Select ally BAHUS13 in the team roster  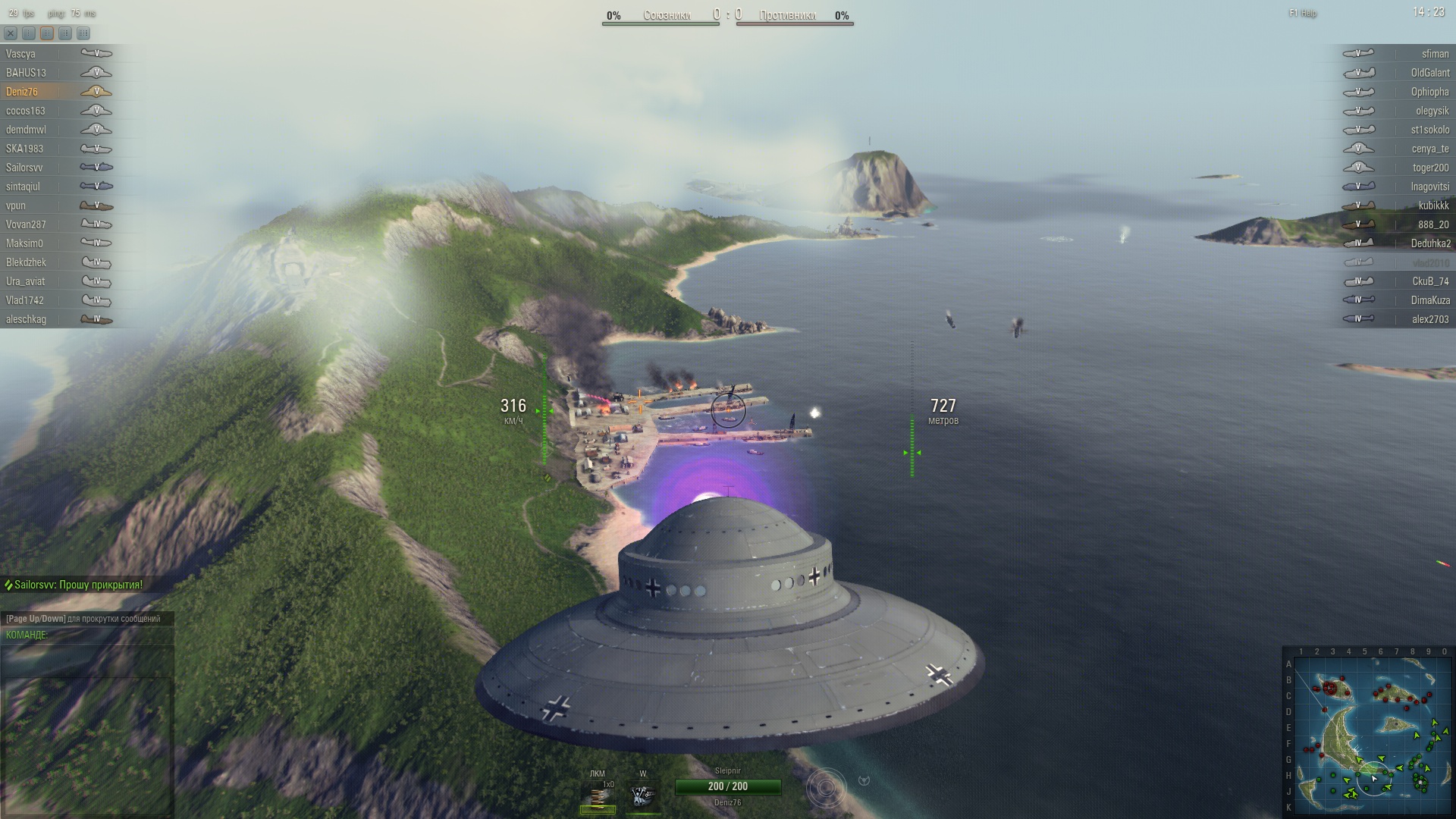coord(27,73)
